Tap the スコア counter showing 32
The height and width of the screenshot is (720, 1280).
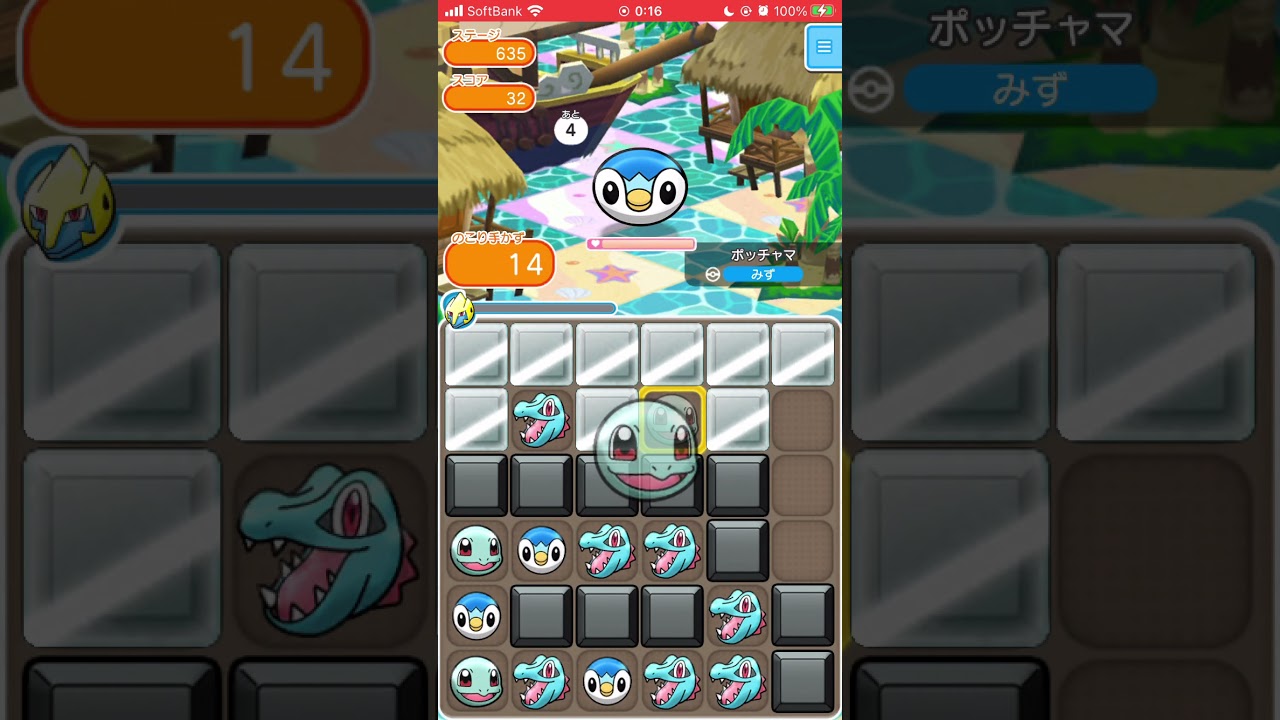[489, 97]
